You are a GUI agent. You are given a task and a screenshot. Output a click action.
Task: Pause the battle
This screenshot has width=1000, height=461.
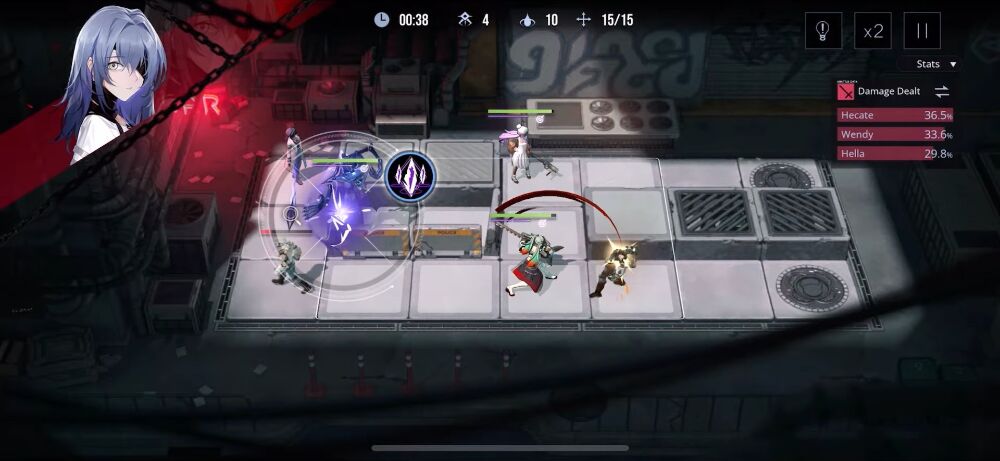(x=922, y=31)
